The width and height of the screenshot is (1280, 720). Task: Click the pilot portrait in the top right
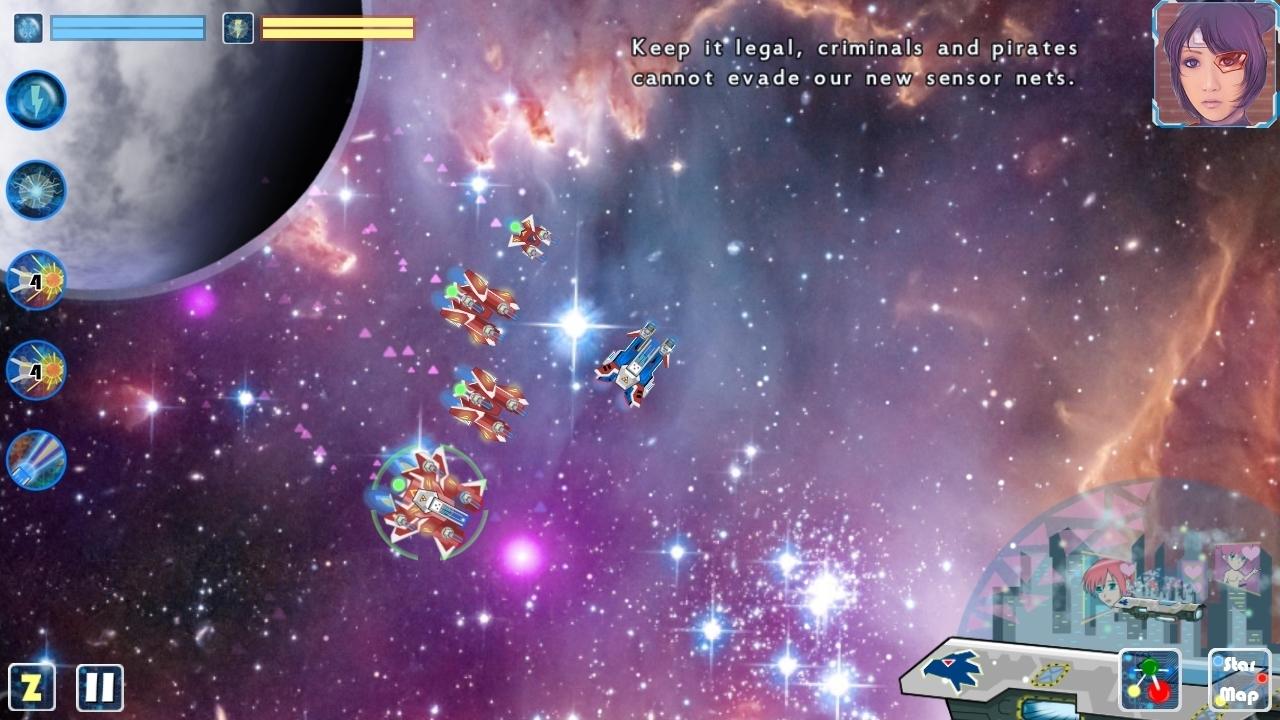pyautogui.click(x=1213, y=63)
